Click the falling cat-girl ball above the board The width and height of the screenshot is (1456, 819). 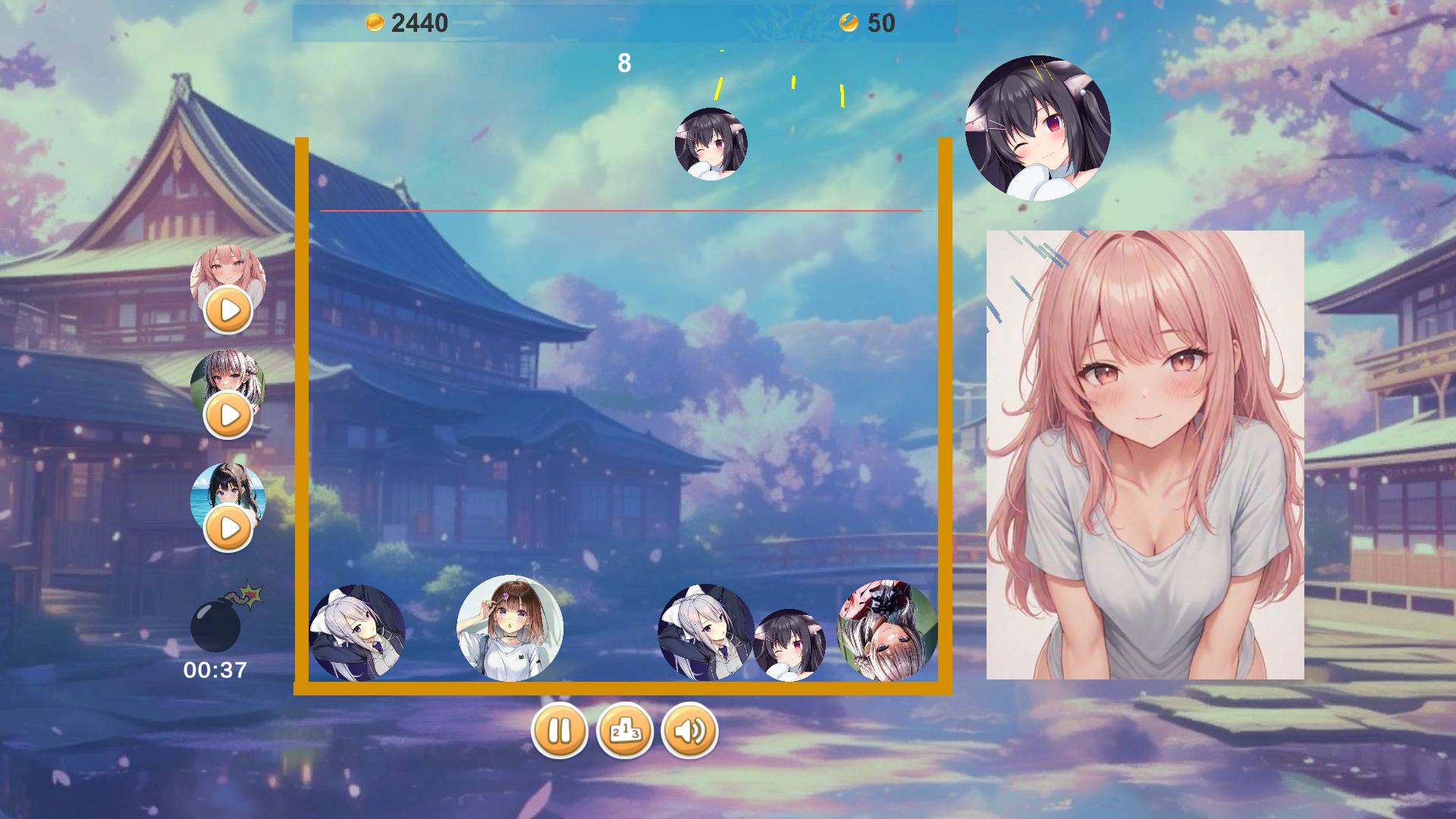(711, 146)
